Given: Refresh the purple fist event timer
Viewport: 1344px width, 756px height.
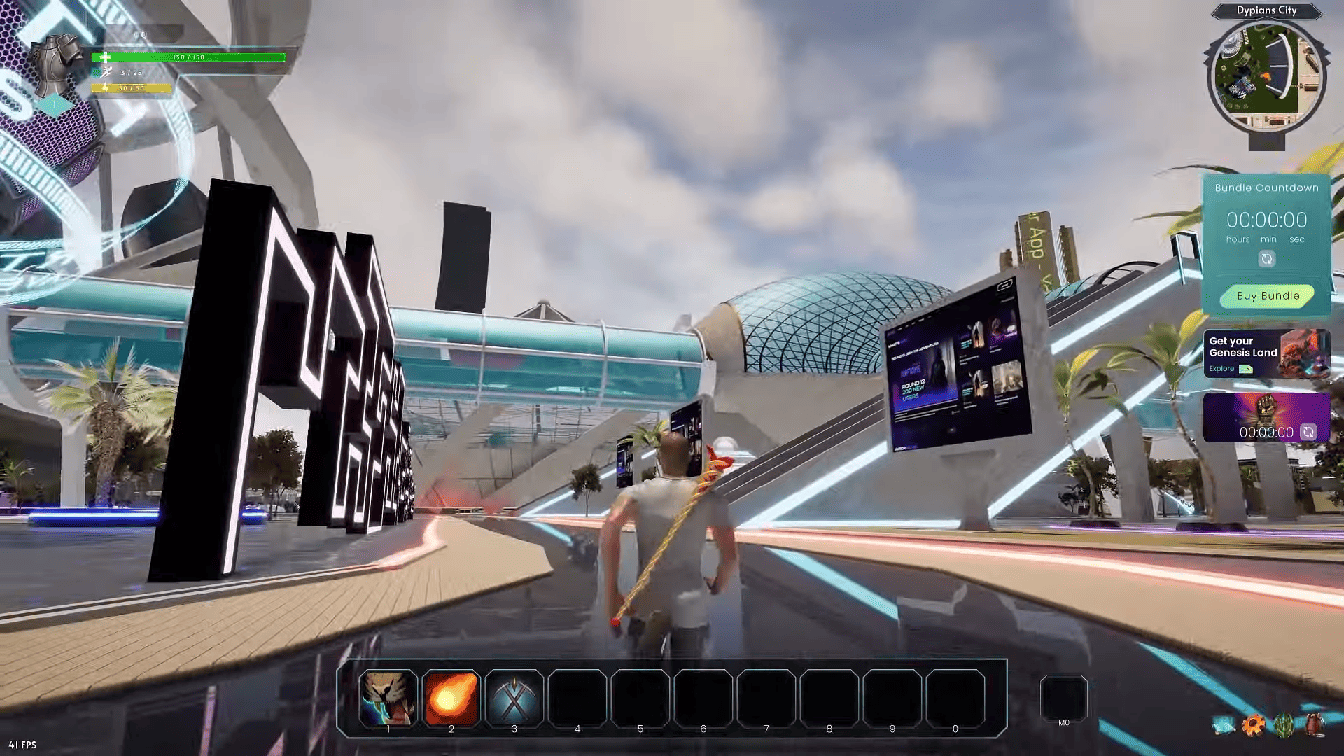Looking at the screenshot, I should pos(1308,432).
